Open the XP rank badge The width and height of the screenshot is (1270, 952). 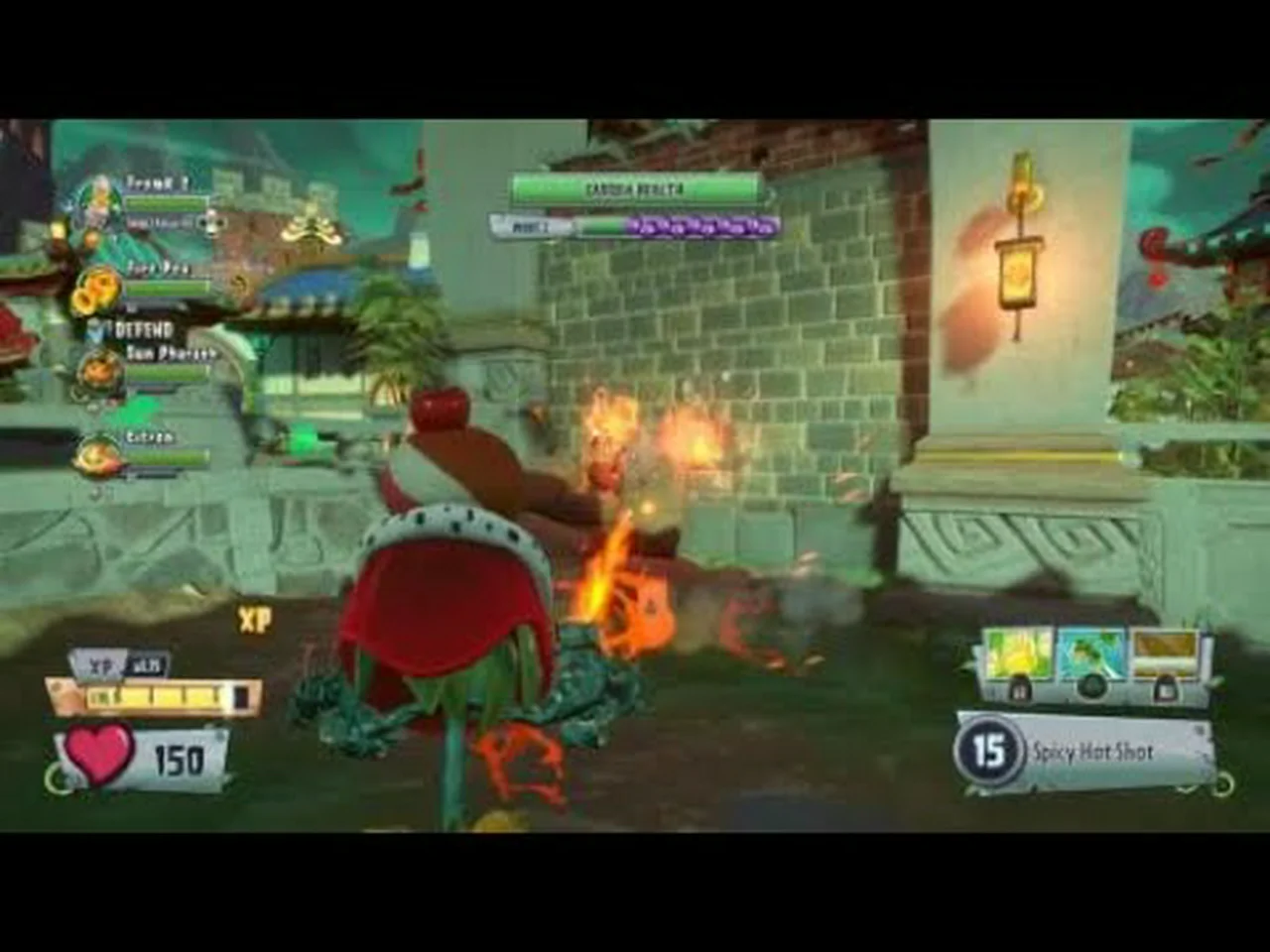pyautogui.click(x=119, y=665)
